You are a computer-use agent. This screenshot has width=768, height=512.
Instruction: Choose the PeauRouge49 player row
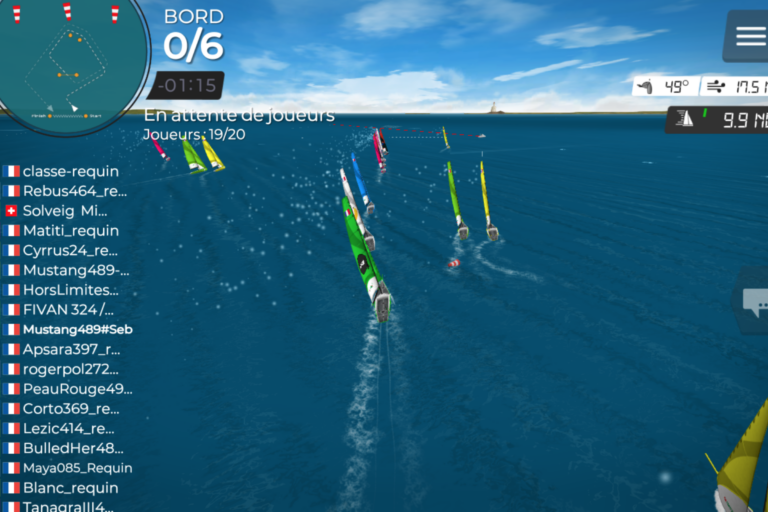tap(76, 389)
